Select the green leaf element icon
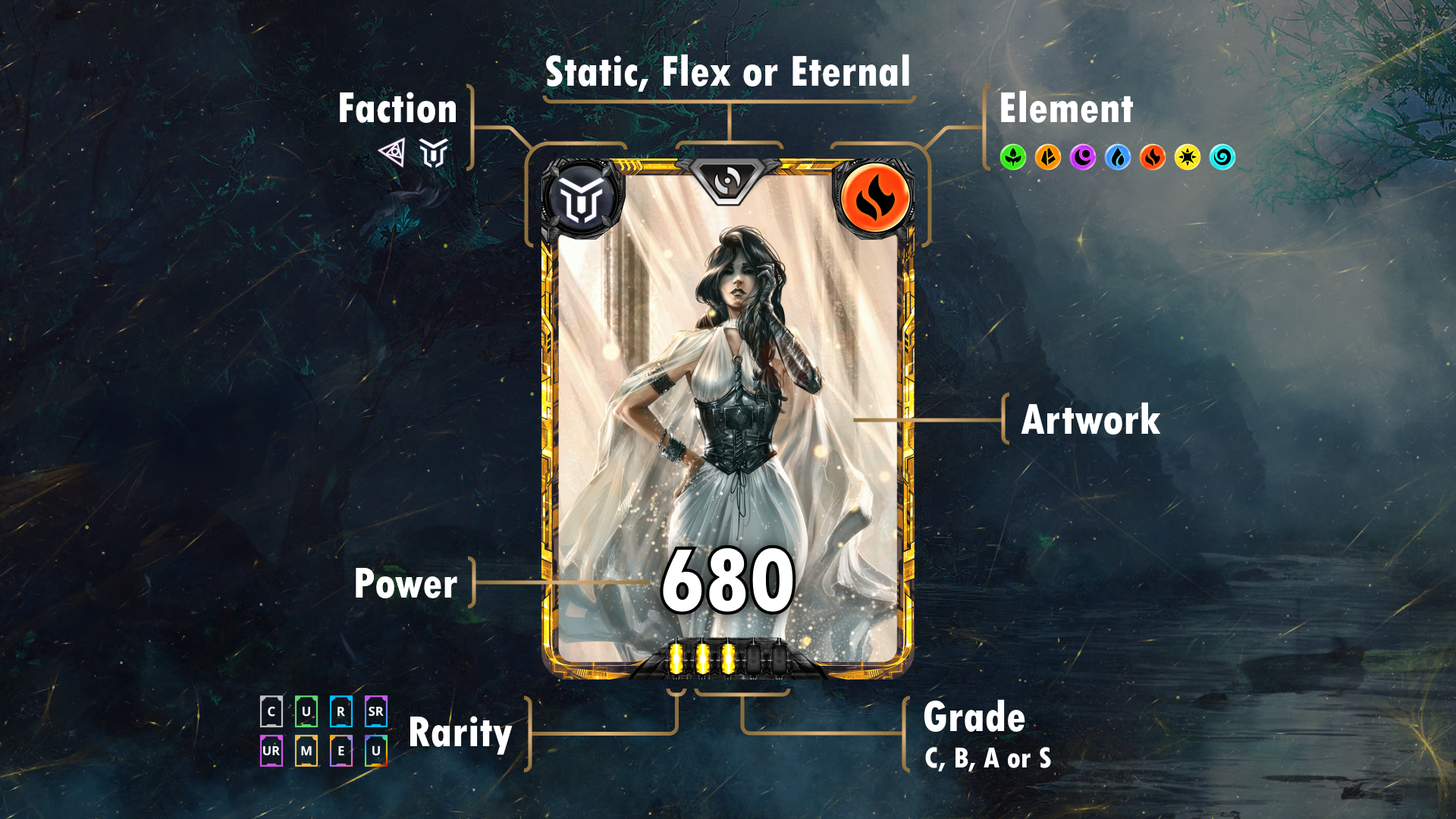 click(1012, 157)
